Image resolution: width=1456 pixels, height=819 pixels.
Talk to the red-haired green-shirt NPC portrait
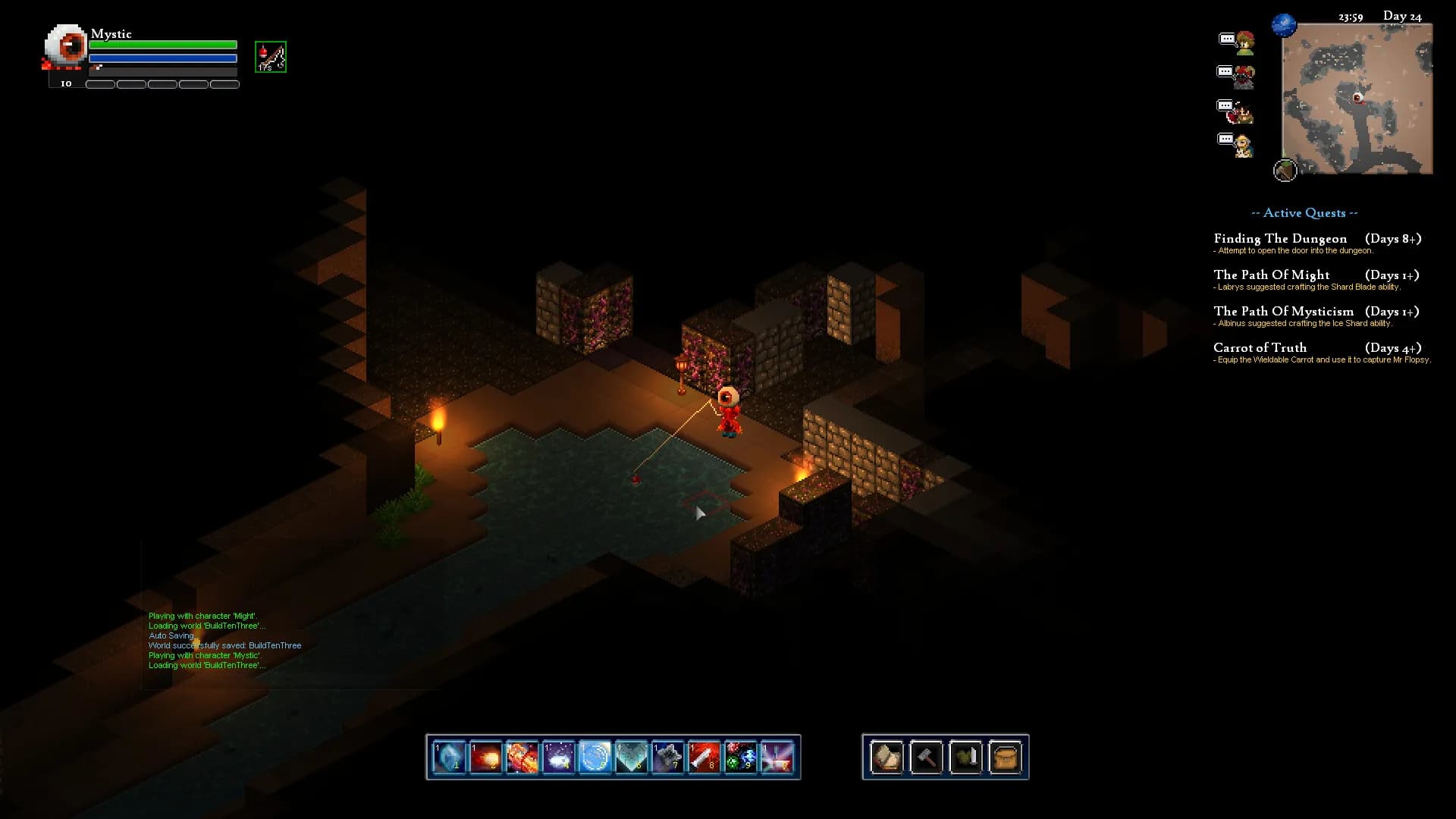(1244, 42)
